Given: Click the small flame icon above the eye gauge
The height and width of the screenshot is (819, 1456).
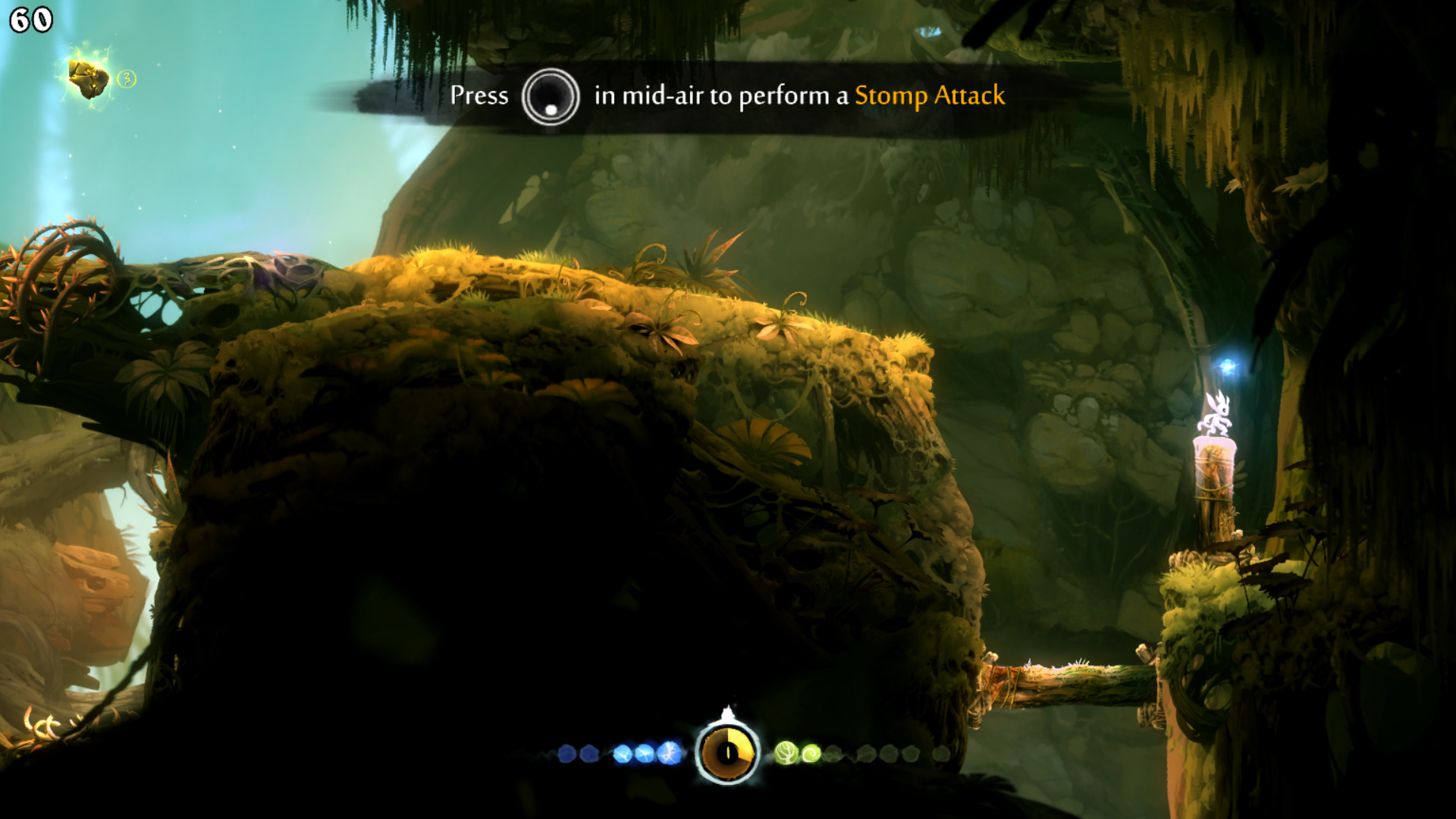Looking at the screenshot, I should [x=729, y=710].
